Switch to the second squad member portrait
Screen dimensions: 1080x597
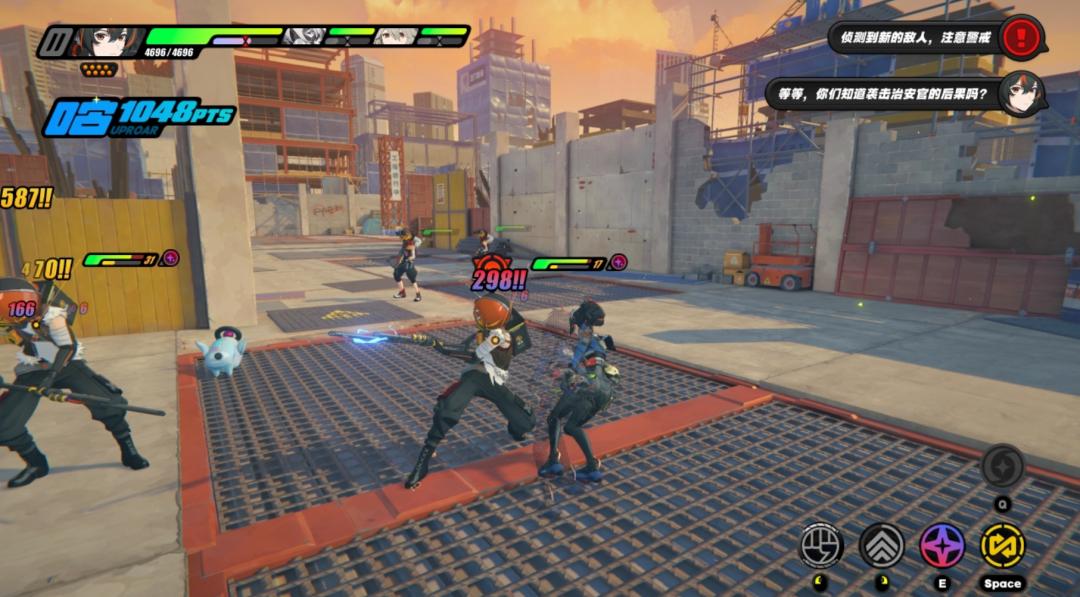(301, 37)
